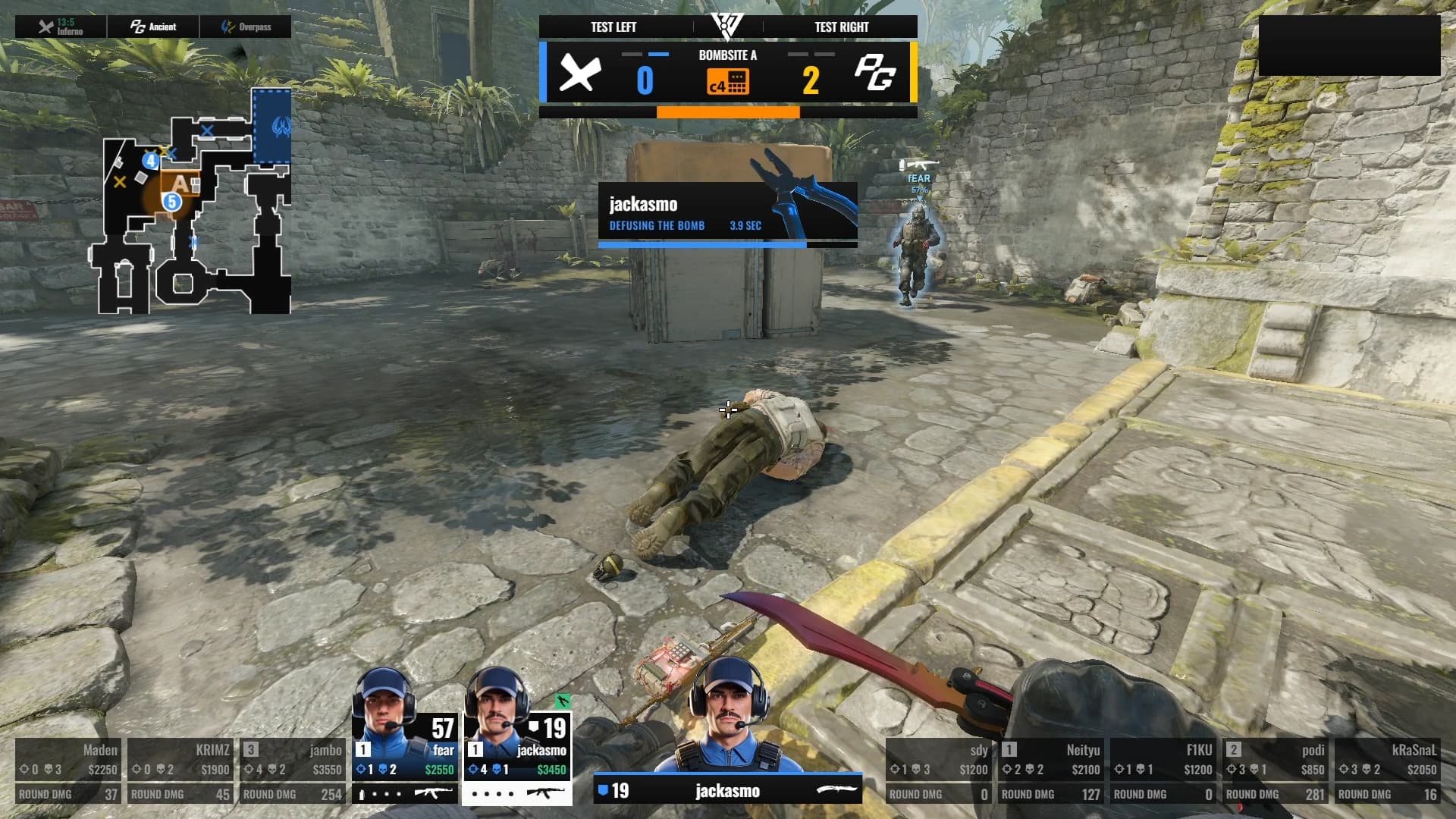Select sdy's player card

(939, 770)
